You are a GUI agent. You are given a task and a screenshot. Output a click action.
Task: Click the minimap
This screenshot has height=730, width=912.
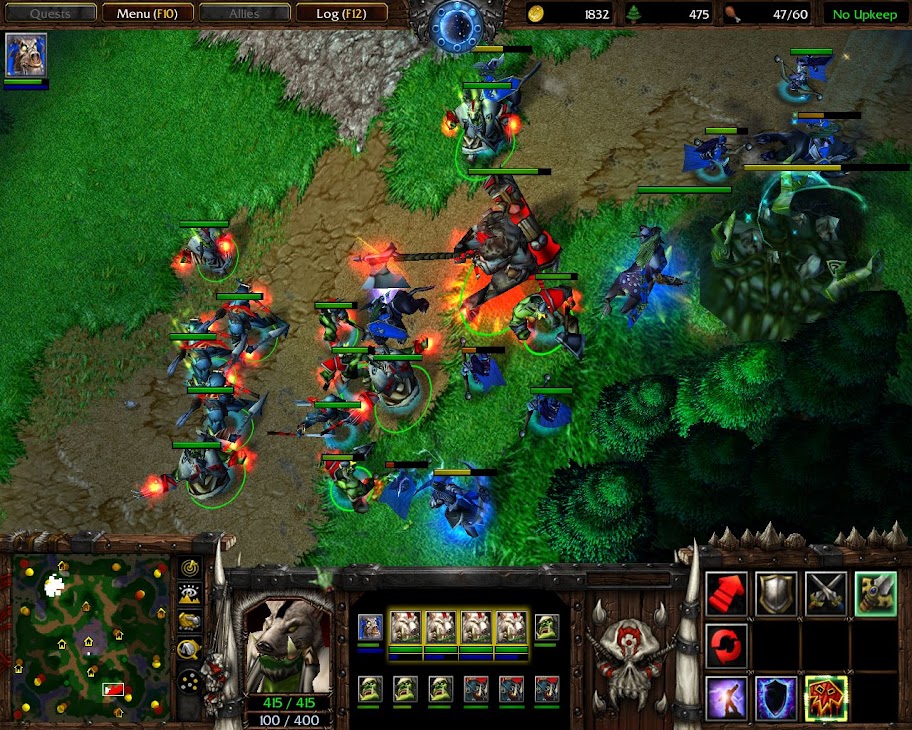tap(91, 636)
